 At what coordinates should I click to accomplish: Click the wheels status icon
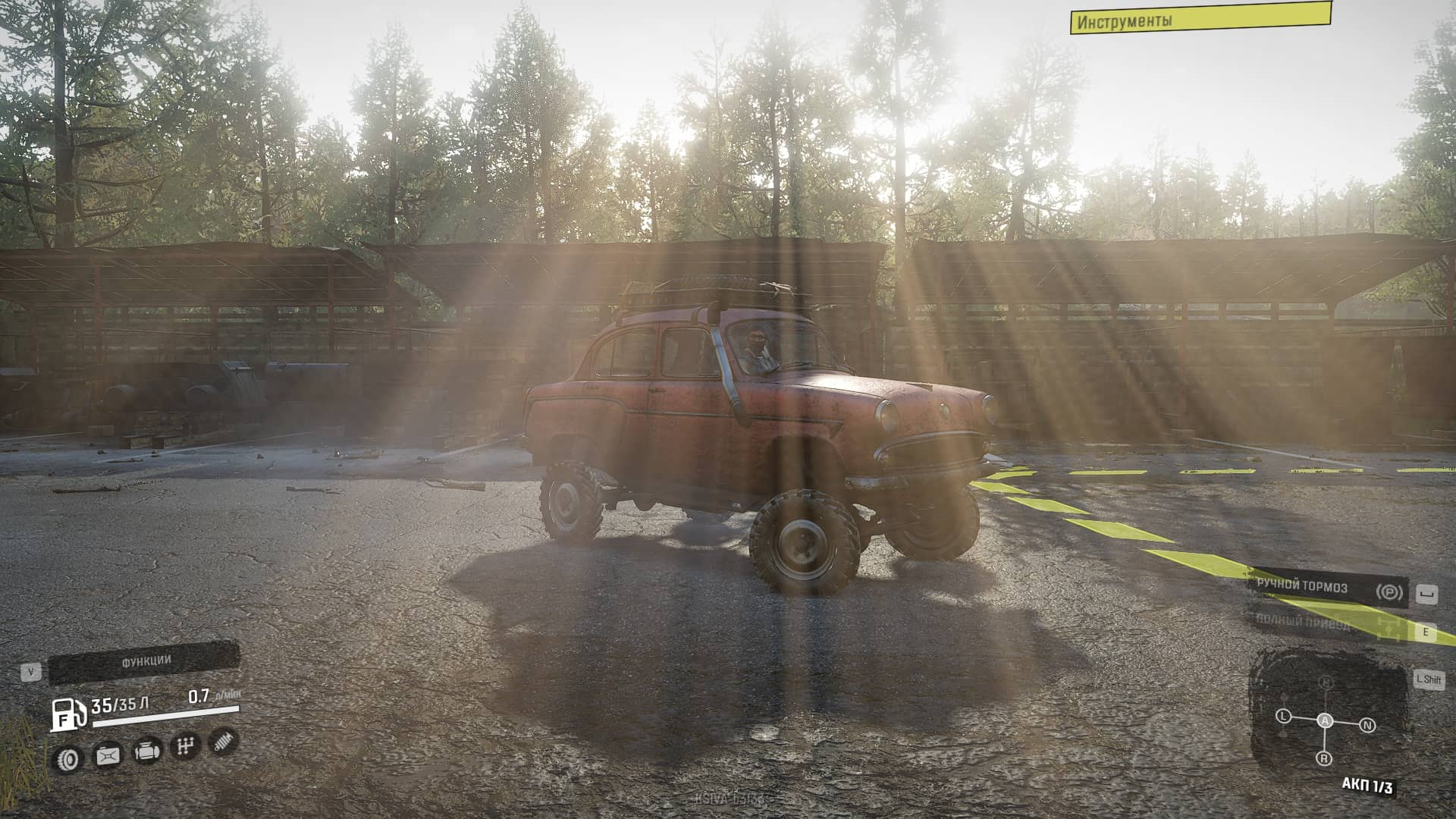[x=68, y=758]
